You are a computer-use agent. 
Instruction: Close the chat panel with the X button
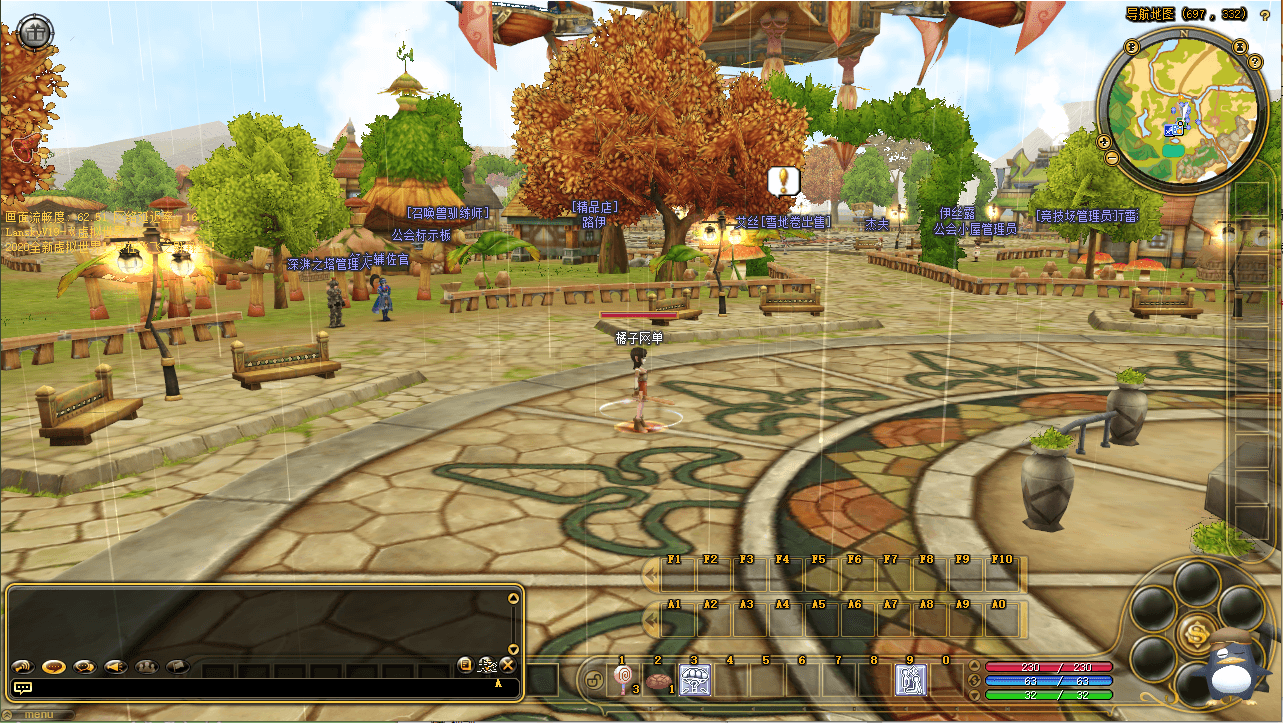pos(507,665)
